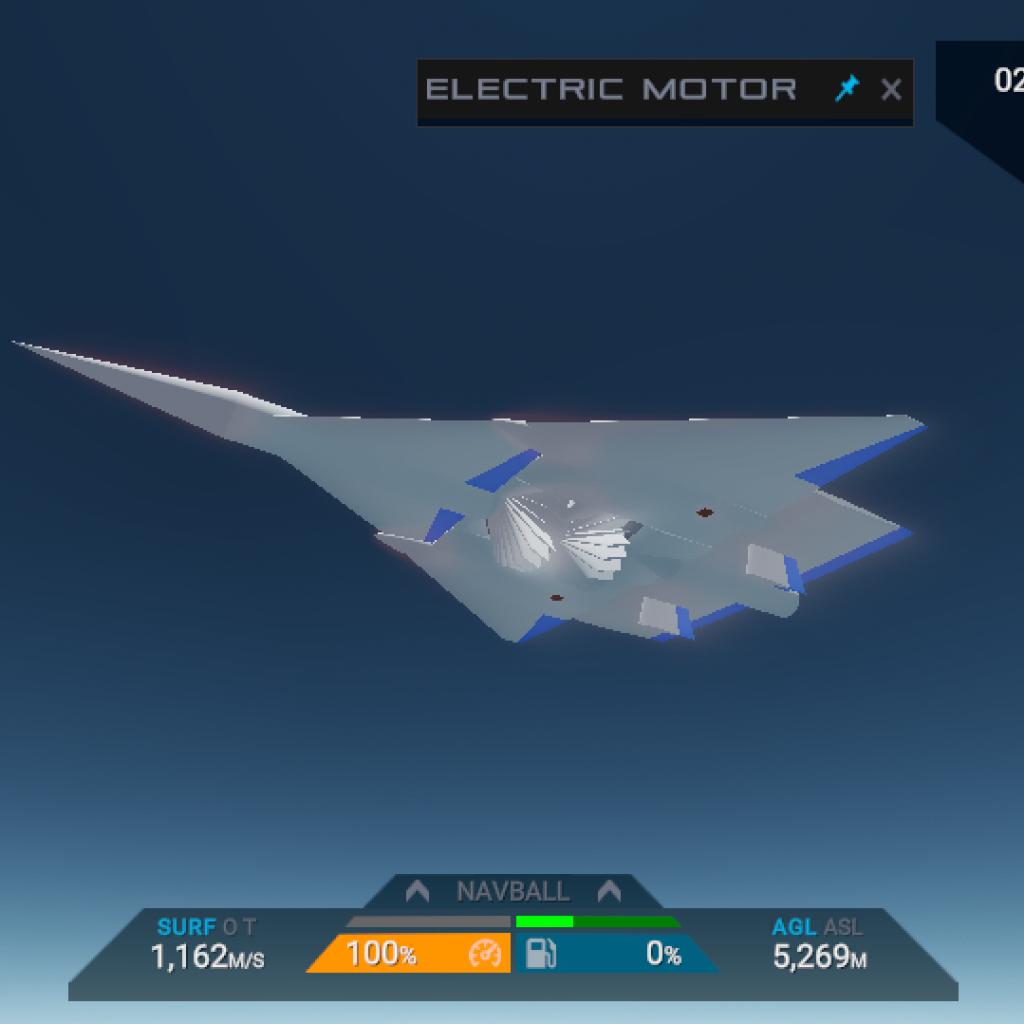Viewport: 1024px width, 1024px height.
Task: Select the AGL altitude mode
Action: pyautogui.click(x=794, y=927)
